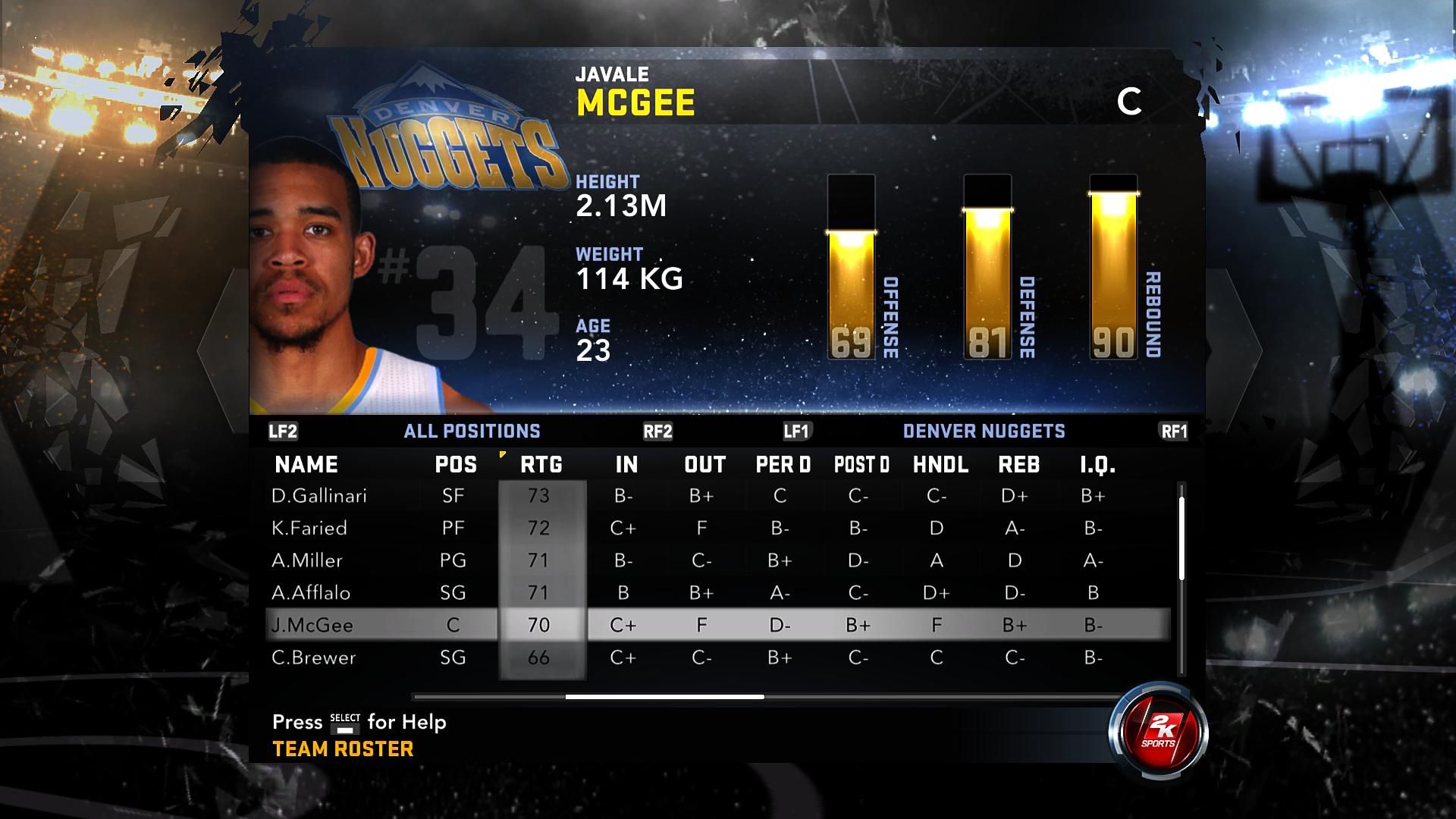
Task: Sort by HNDL handling column
Action: tap(940, 465)
